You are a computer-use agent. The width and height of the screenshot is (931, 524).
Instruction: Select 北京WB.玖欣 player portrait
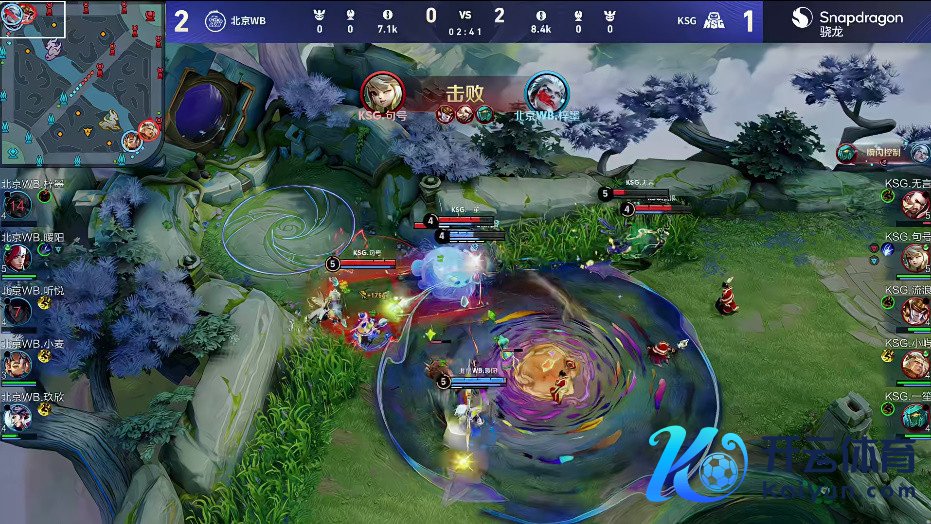point(16,416)
